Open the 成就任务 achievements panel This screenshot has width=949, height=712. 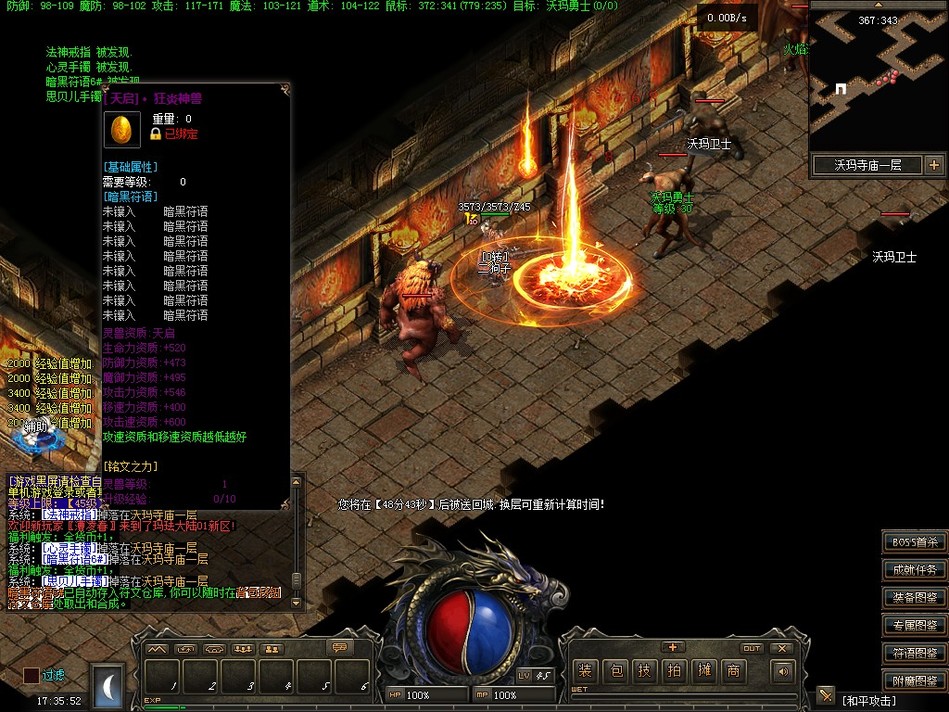[914, 570]
